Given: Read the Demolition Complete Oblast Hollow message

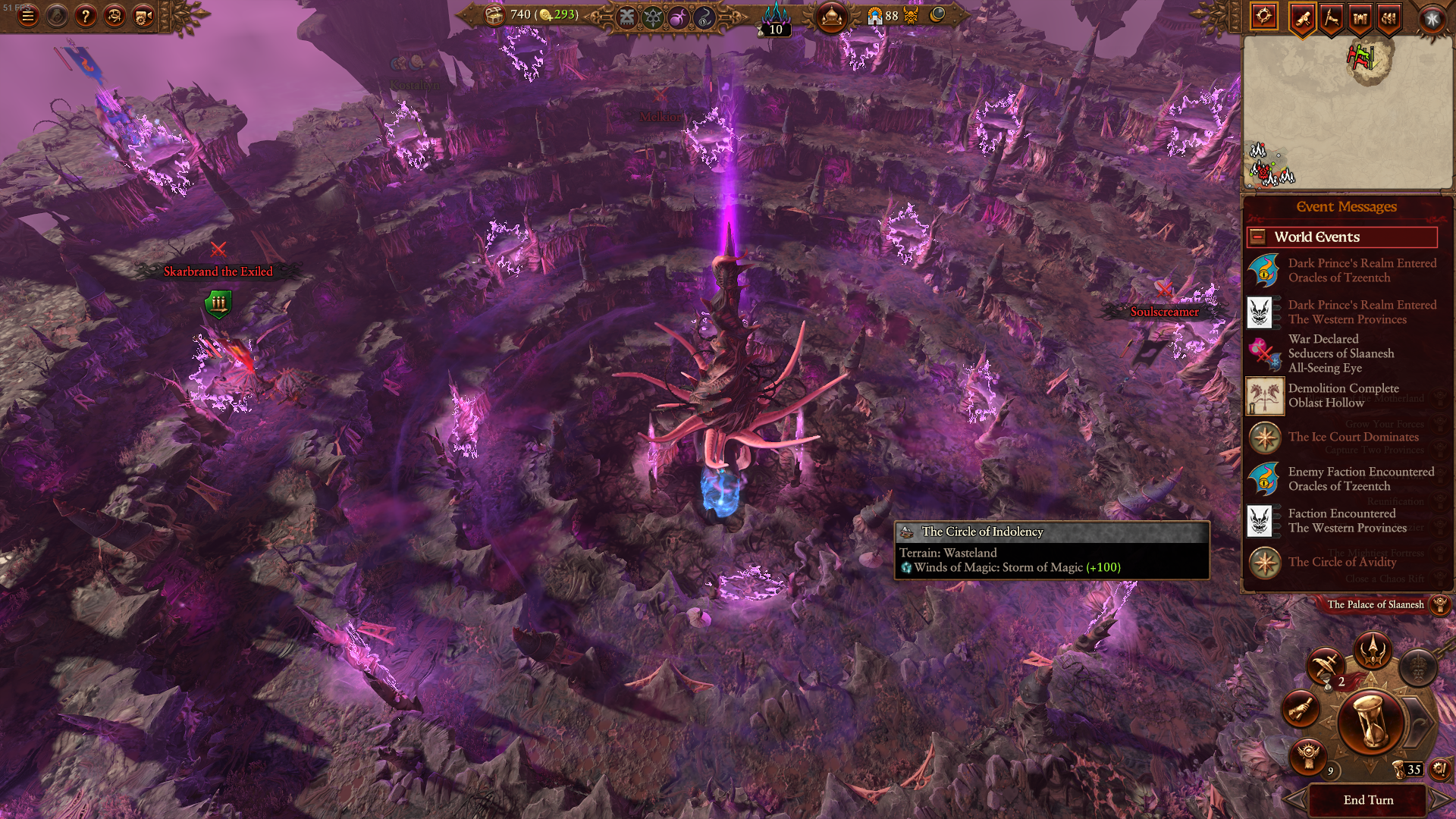Looking at the screenshot, I should tap(1342, 396).
